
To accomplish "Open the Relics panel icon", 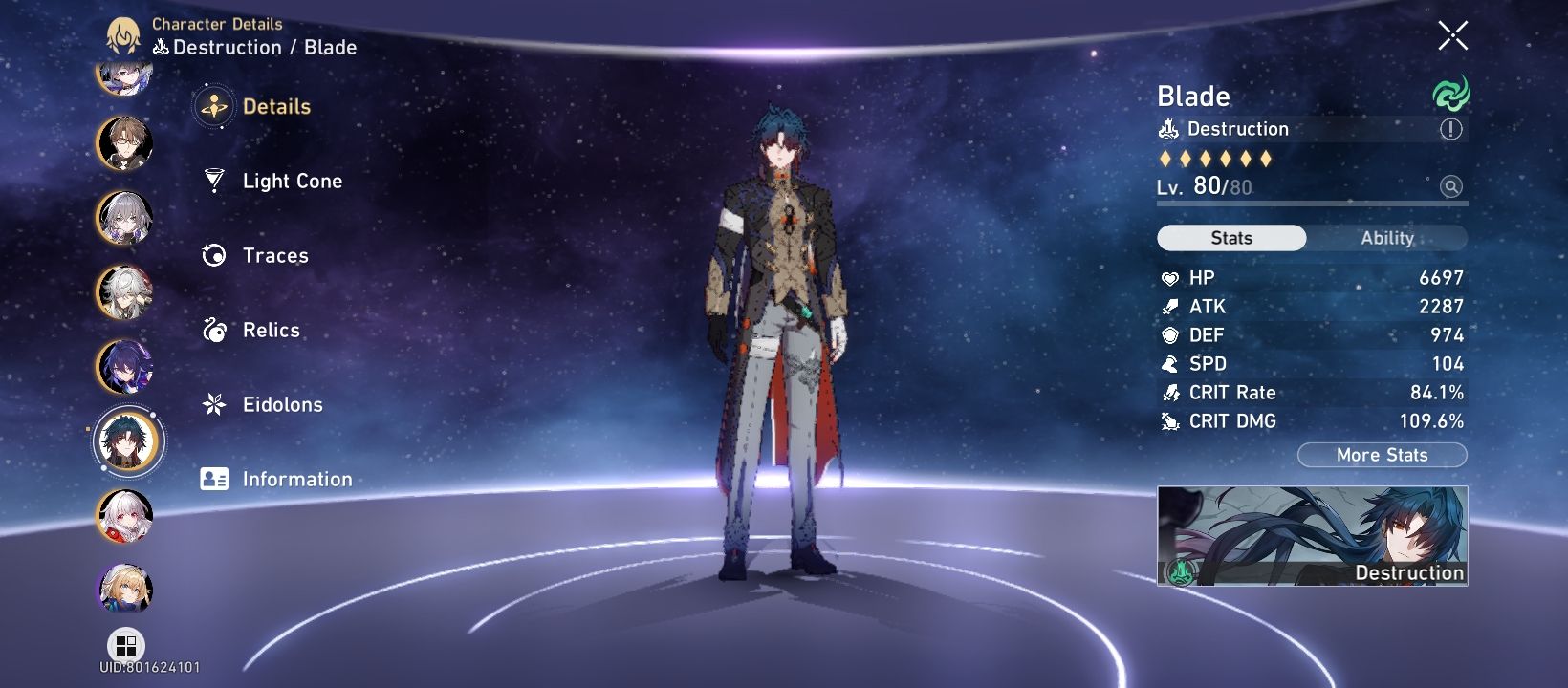I will (x=212, y=330).
